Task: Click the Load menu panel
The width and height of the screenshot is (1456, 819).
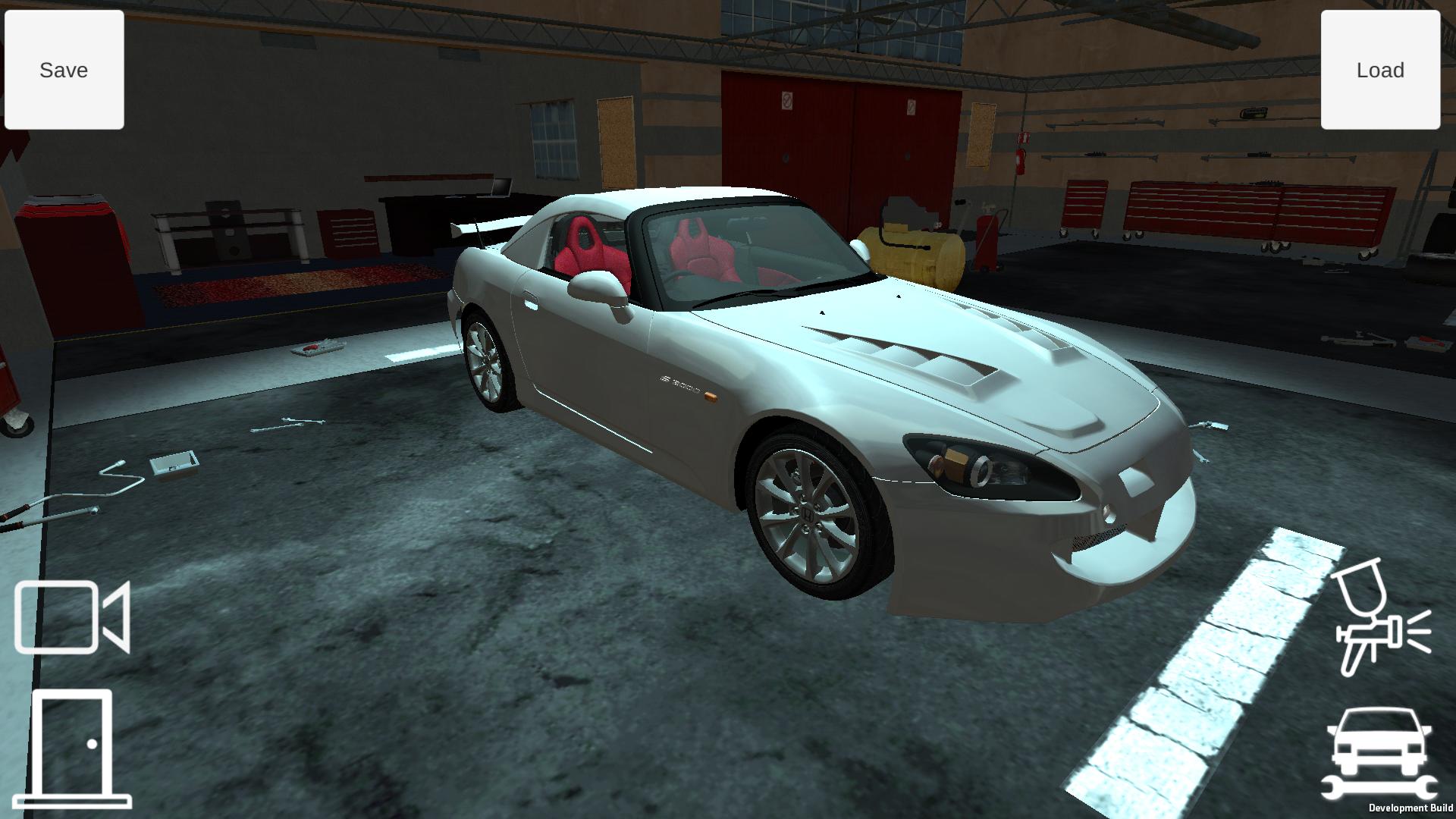Action: (x=1380, y=69)
